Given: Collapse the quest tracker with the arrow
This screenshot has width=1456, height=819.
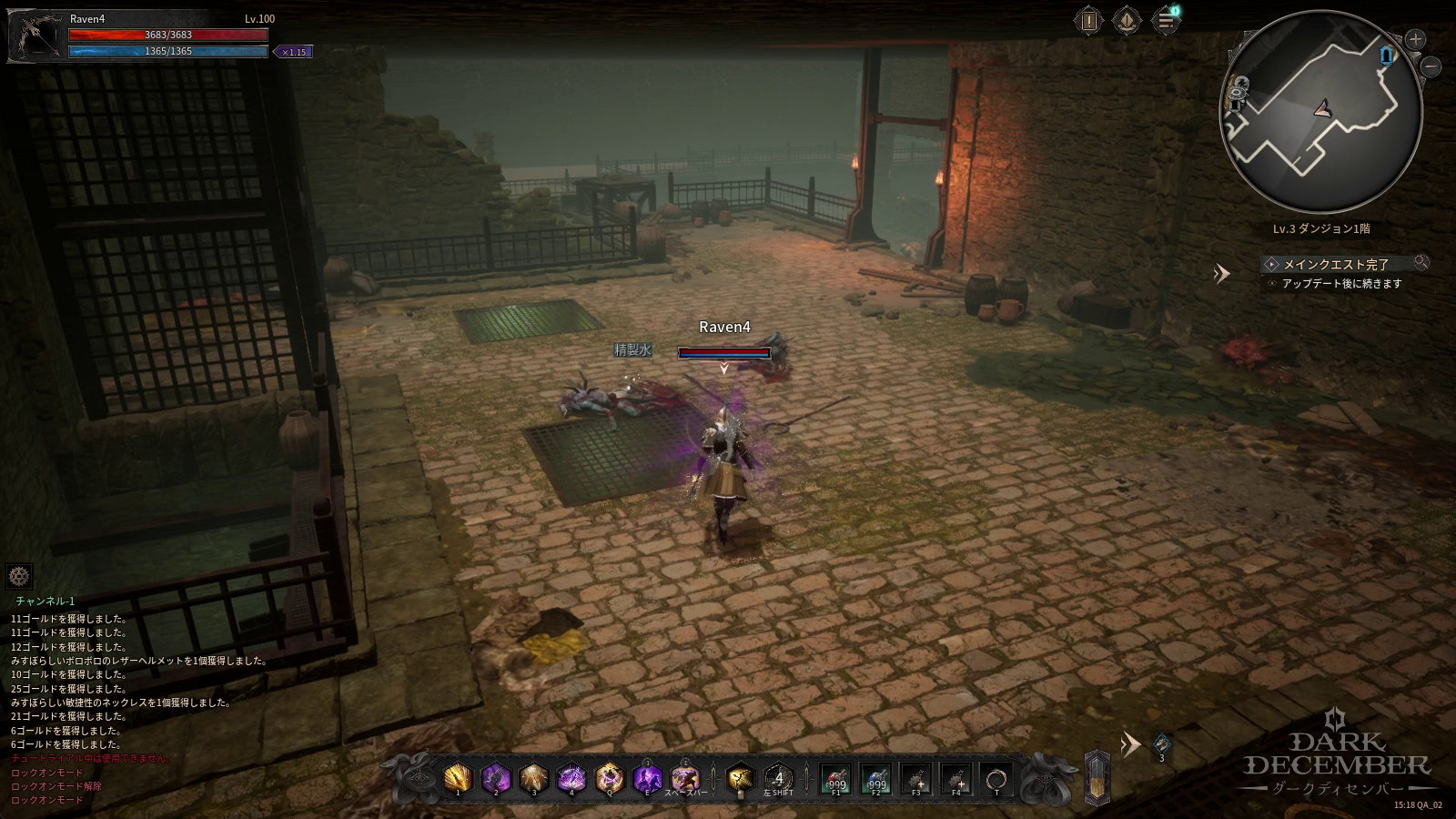Looking at the screenshot, I should [1222, 273].
